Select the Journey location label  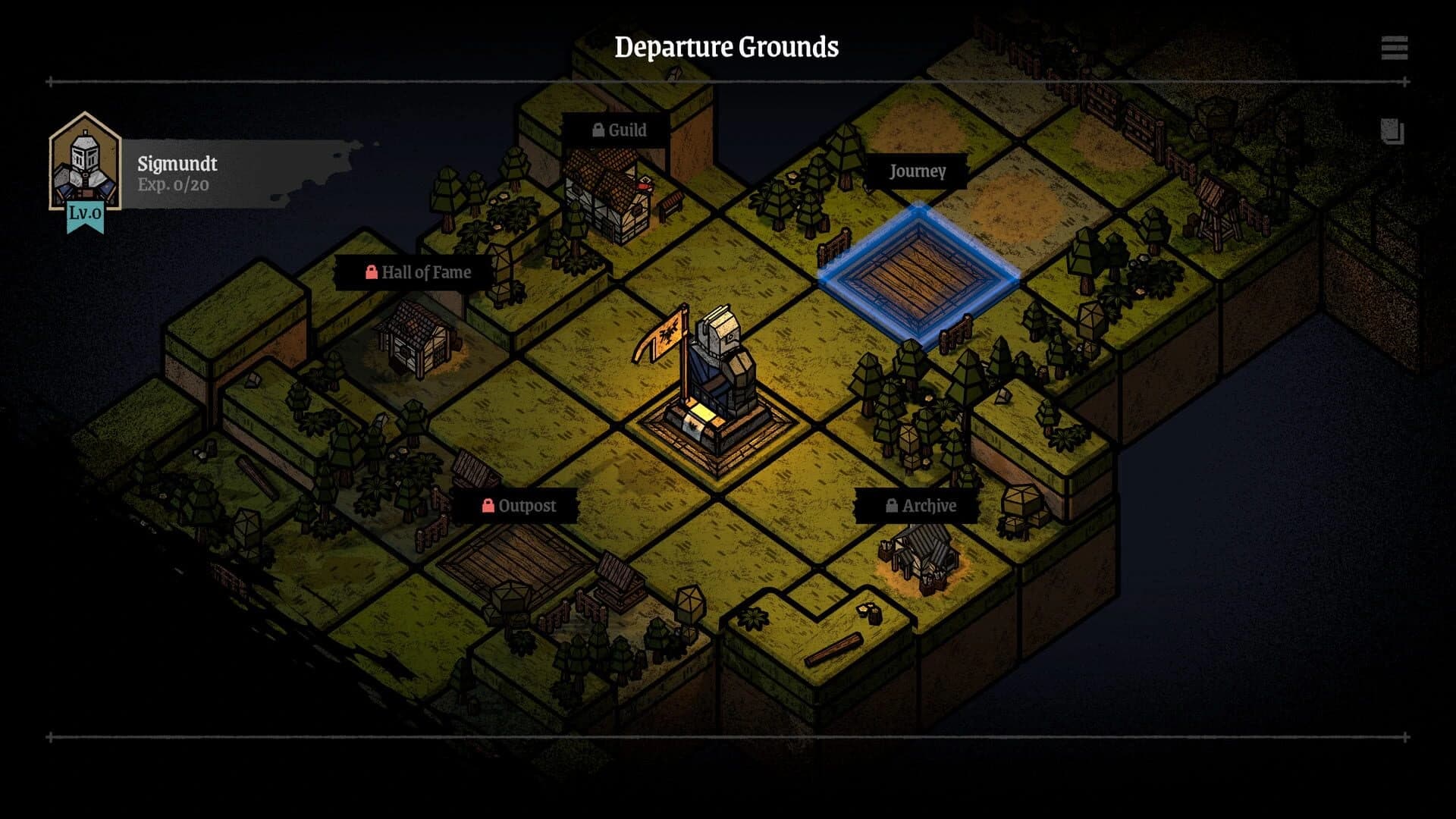(918, 171)
